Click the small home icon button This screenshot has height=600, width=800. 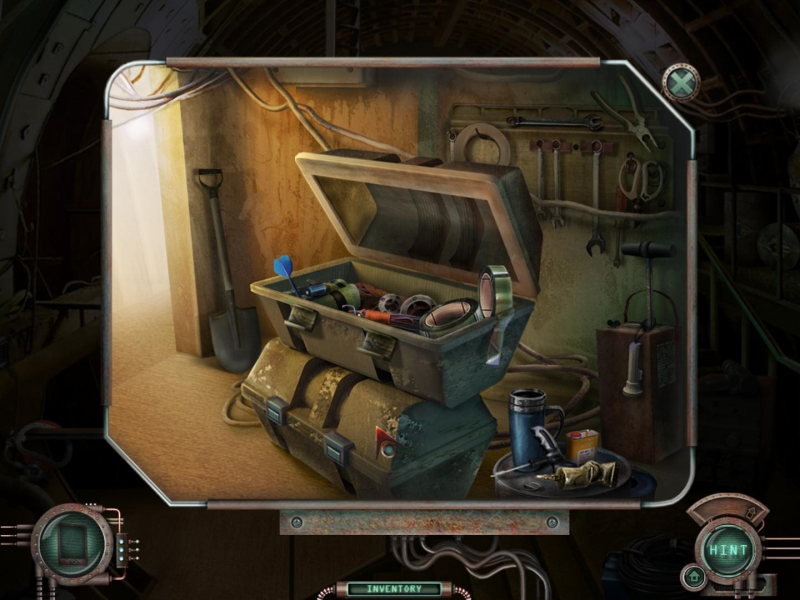690,577
